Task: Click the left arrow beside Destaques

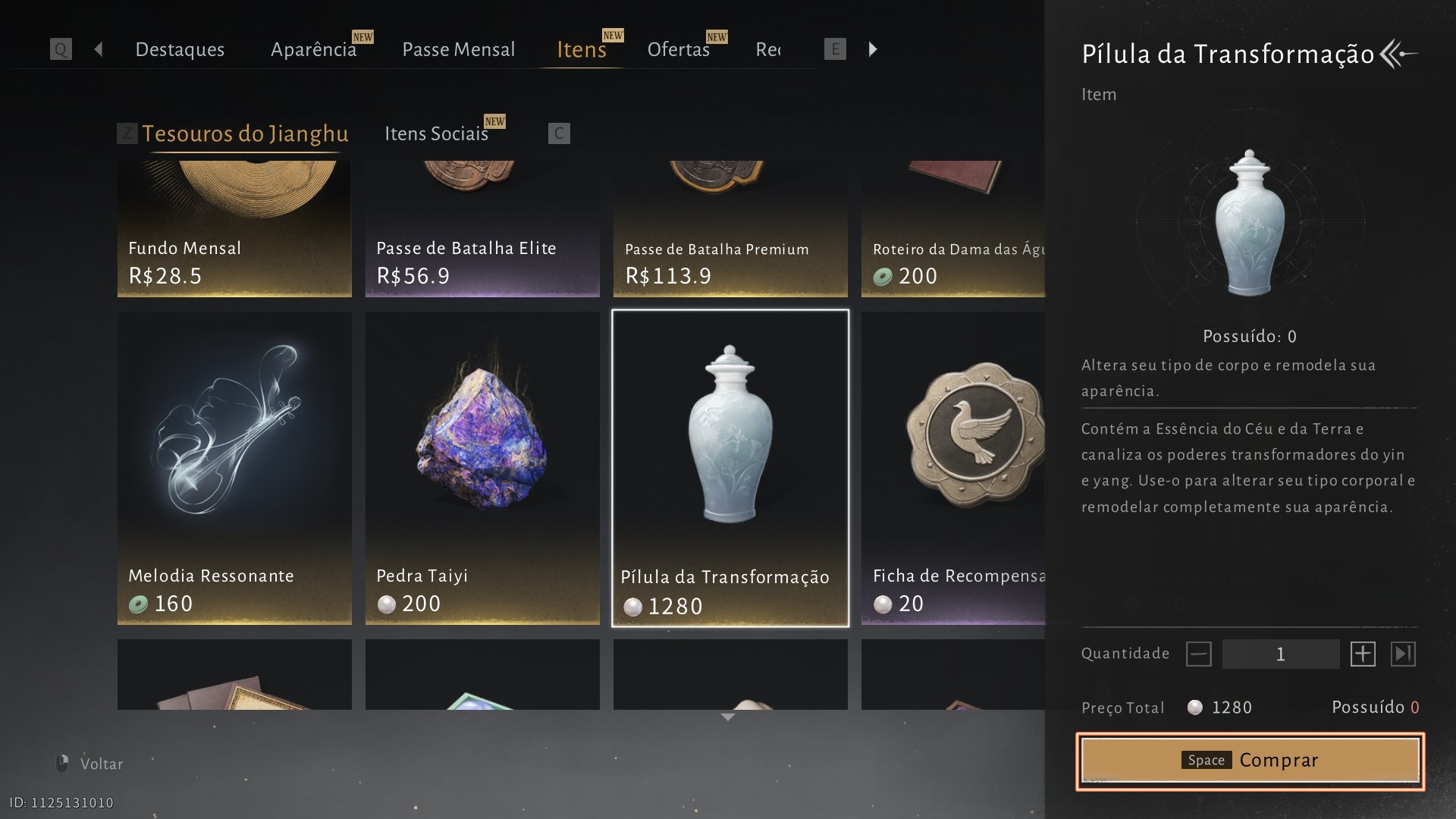Action: click(98, 49)
